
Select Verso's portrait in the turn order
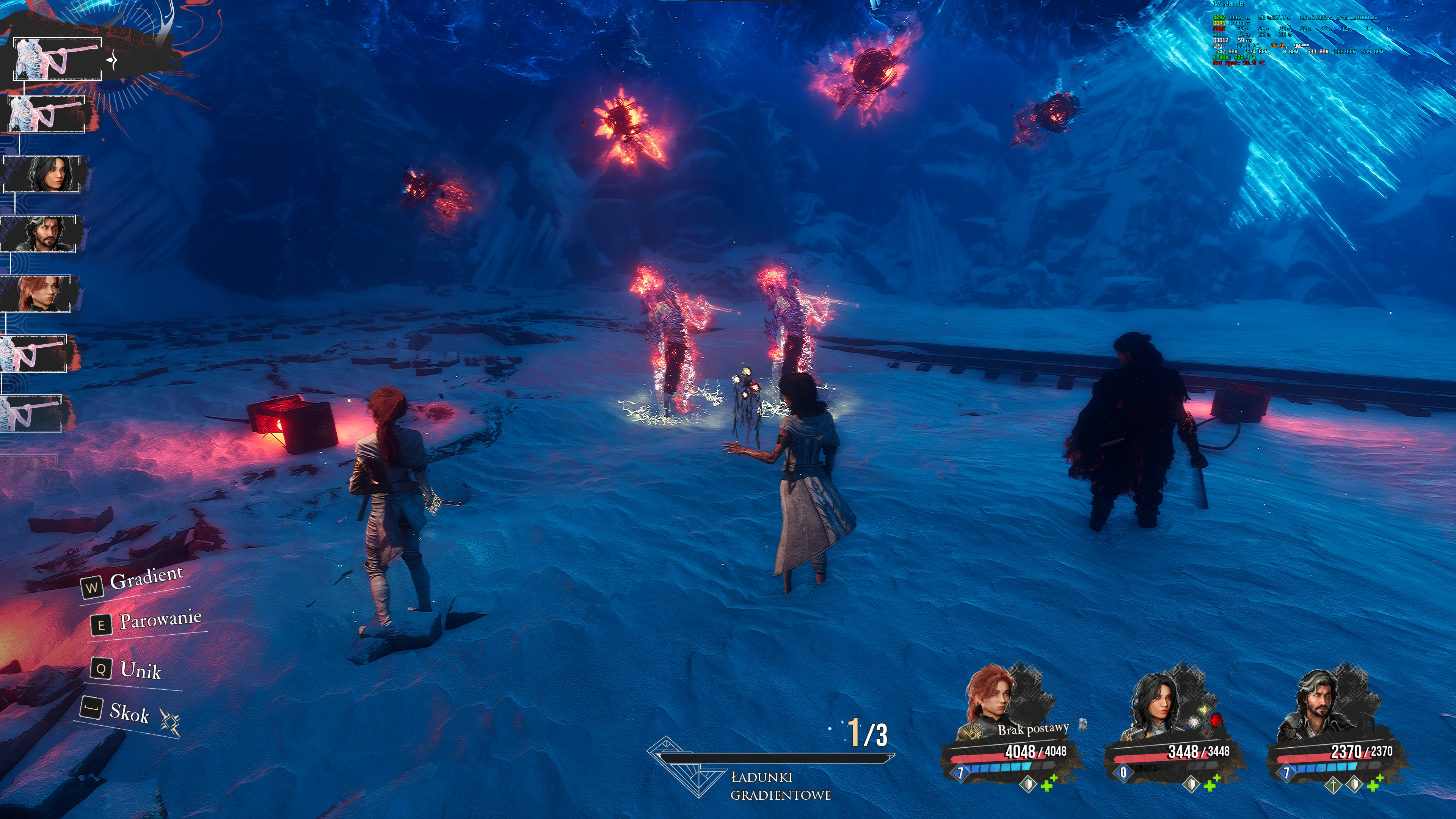pos(39,234)
